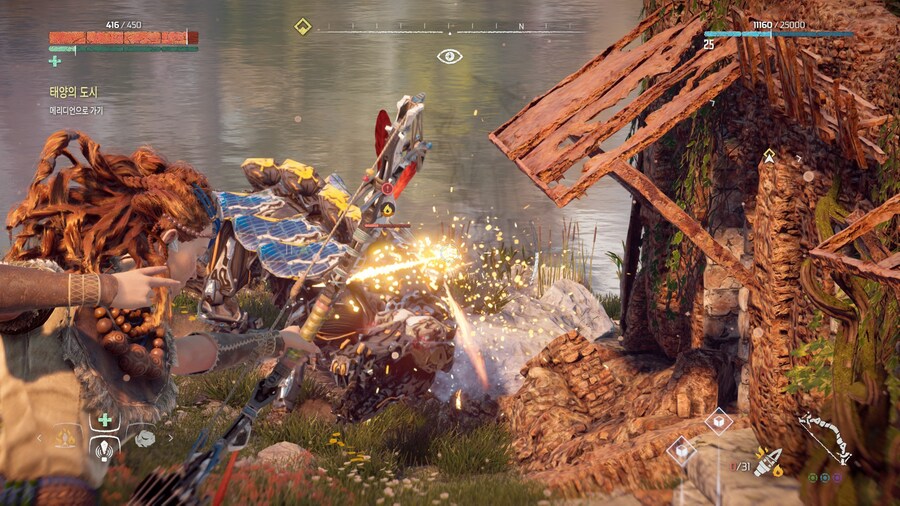Select the fire arrow ammo icon

coord(769,463)
